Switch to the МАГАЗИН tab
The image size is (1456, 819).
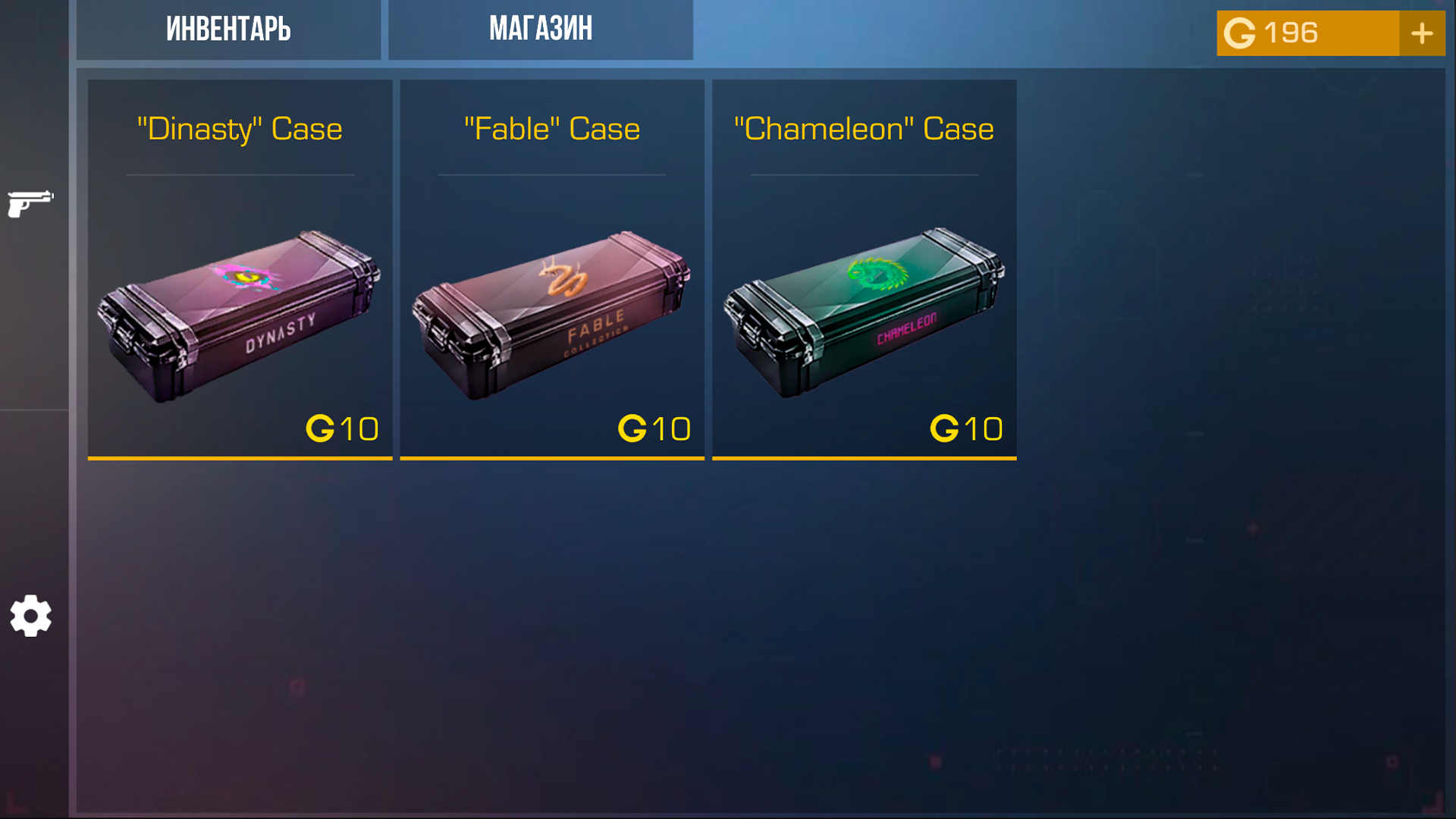click(x=541, y=30)
